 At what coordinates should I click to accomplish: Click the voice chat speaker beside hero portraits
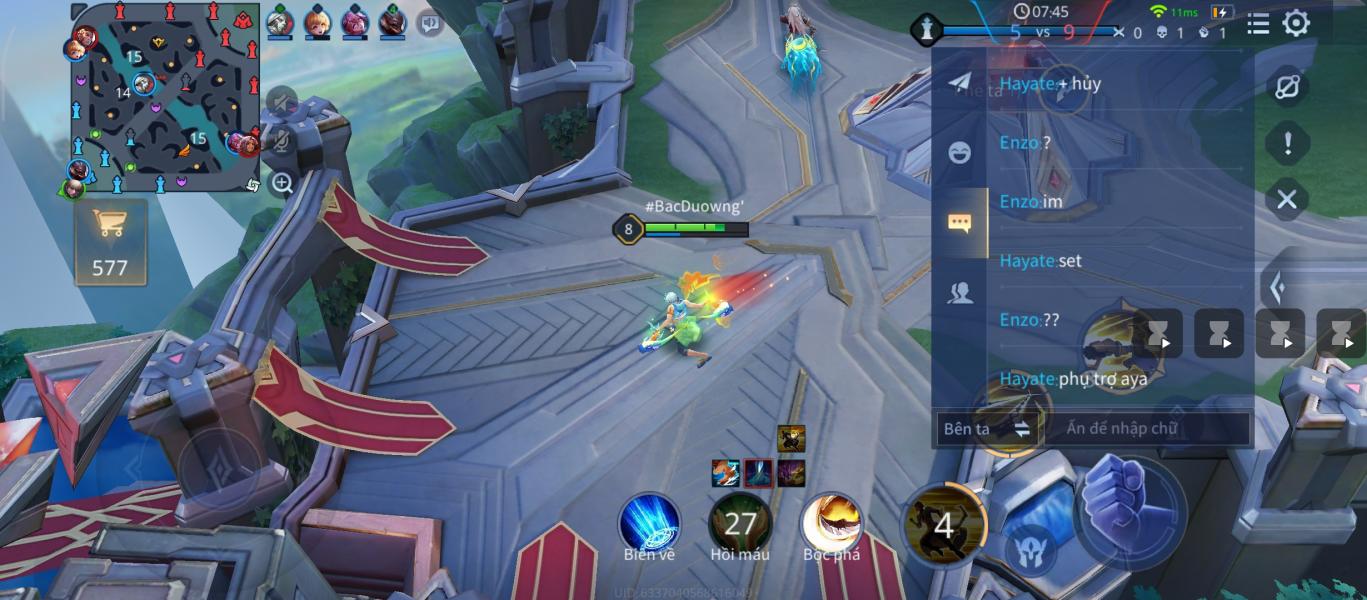click(430, 22)
